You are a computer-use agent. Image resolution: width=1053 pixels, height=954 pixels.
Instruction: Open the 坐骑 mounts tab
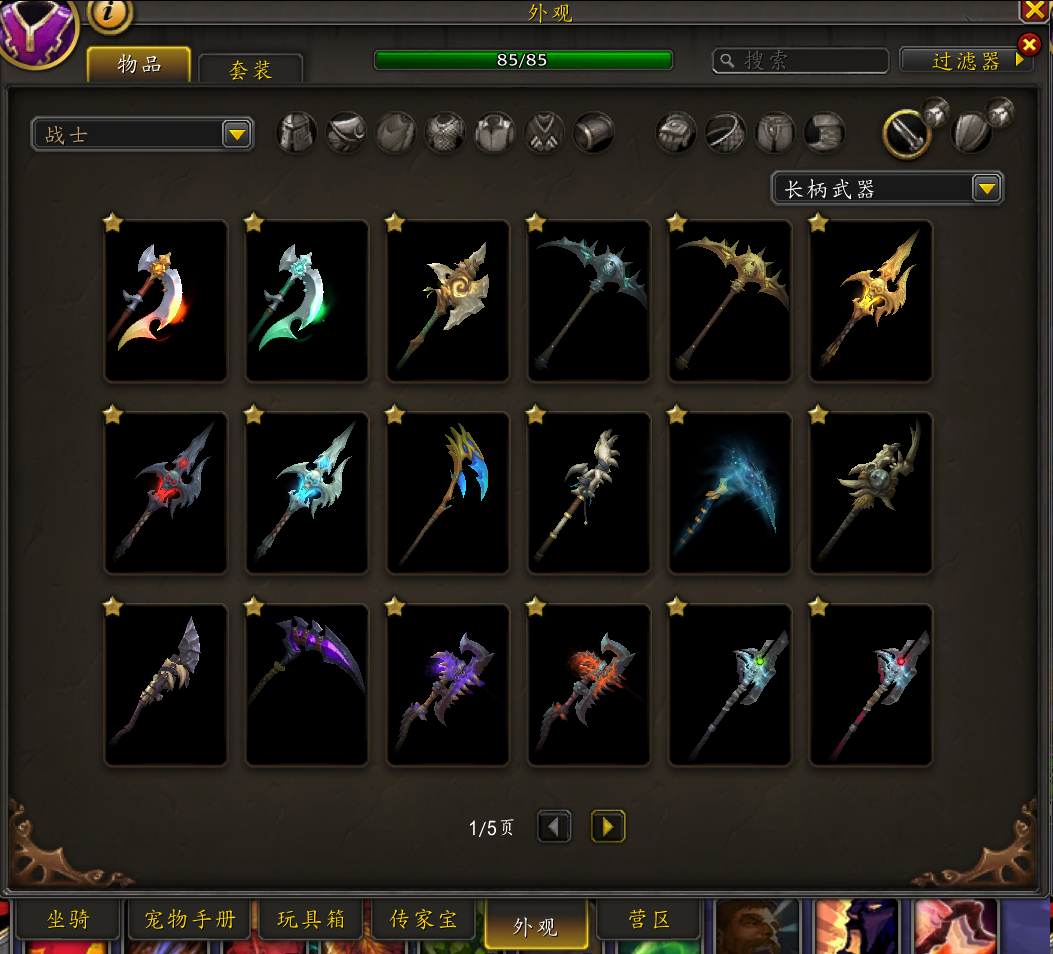[68, 920]
